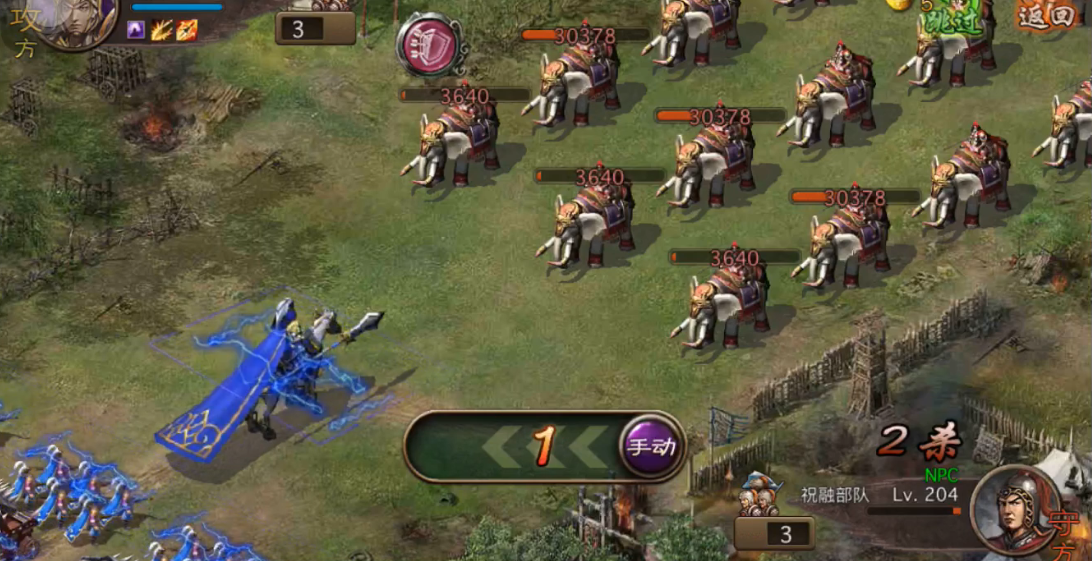Click the 返回 return button
Viewport: 1092px width, 561px height.
pos(1047,14)
